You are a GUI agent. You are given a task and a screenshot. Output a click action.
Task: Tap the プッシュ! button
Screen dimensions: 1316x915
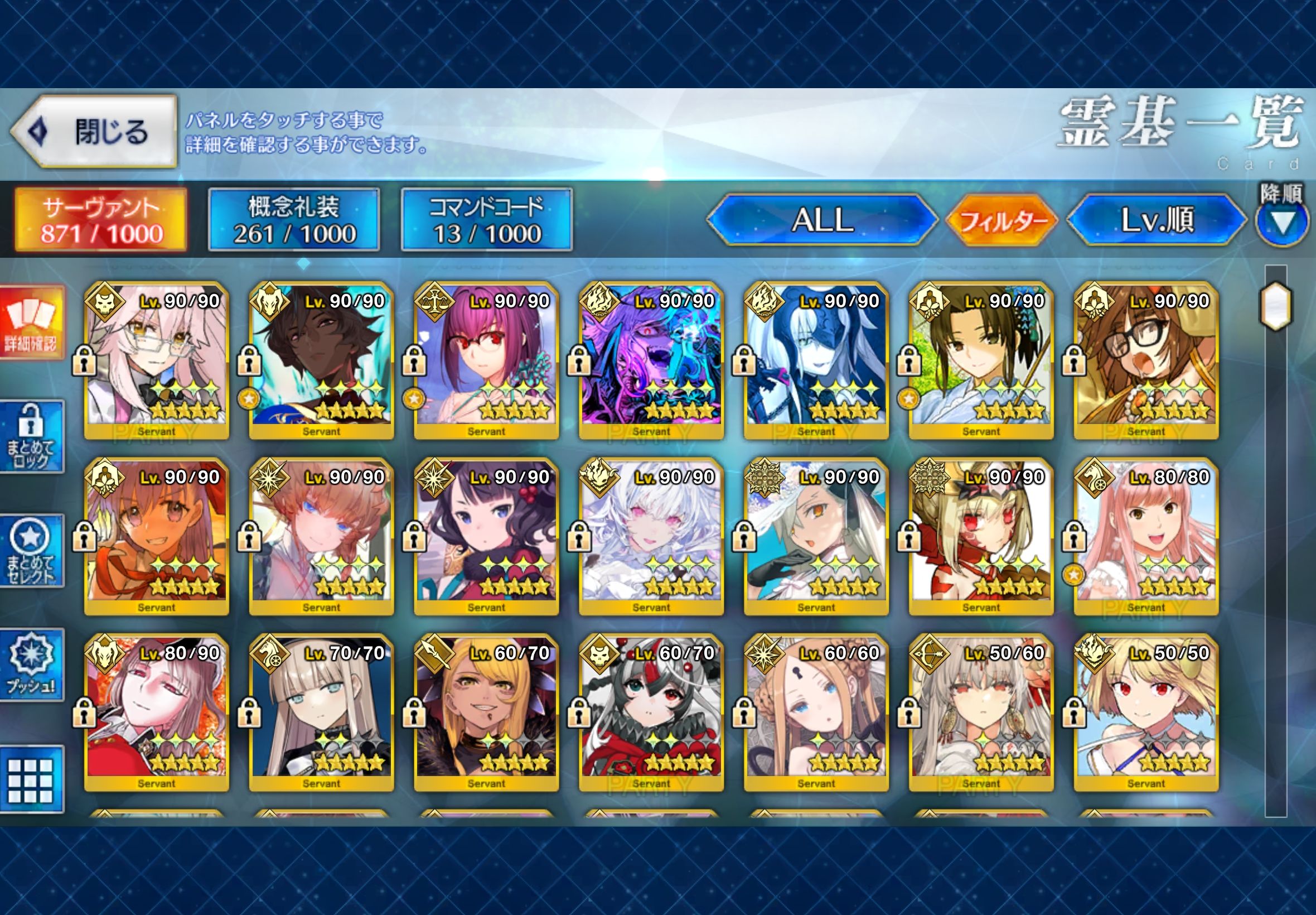coord(32,665)
